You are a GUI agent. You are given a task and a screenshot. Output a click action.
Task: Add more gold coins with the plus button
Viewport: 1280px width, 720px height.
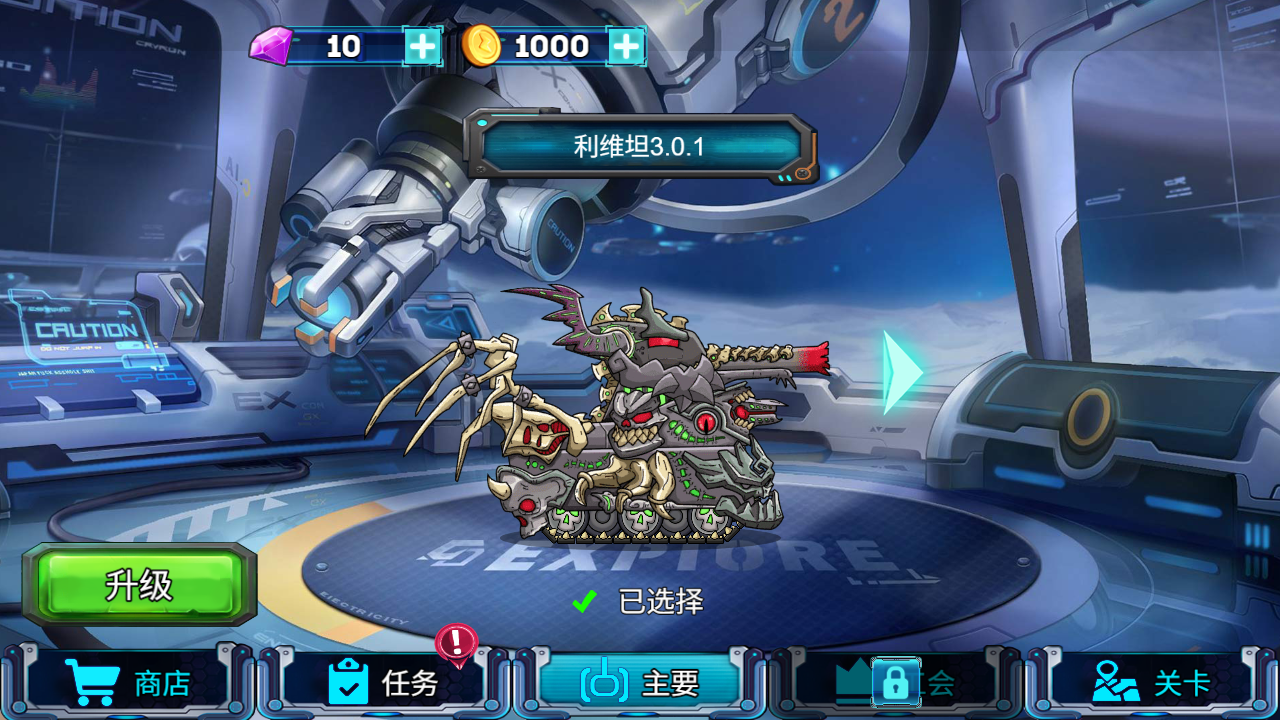pos(626,46)
